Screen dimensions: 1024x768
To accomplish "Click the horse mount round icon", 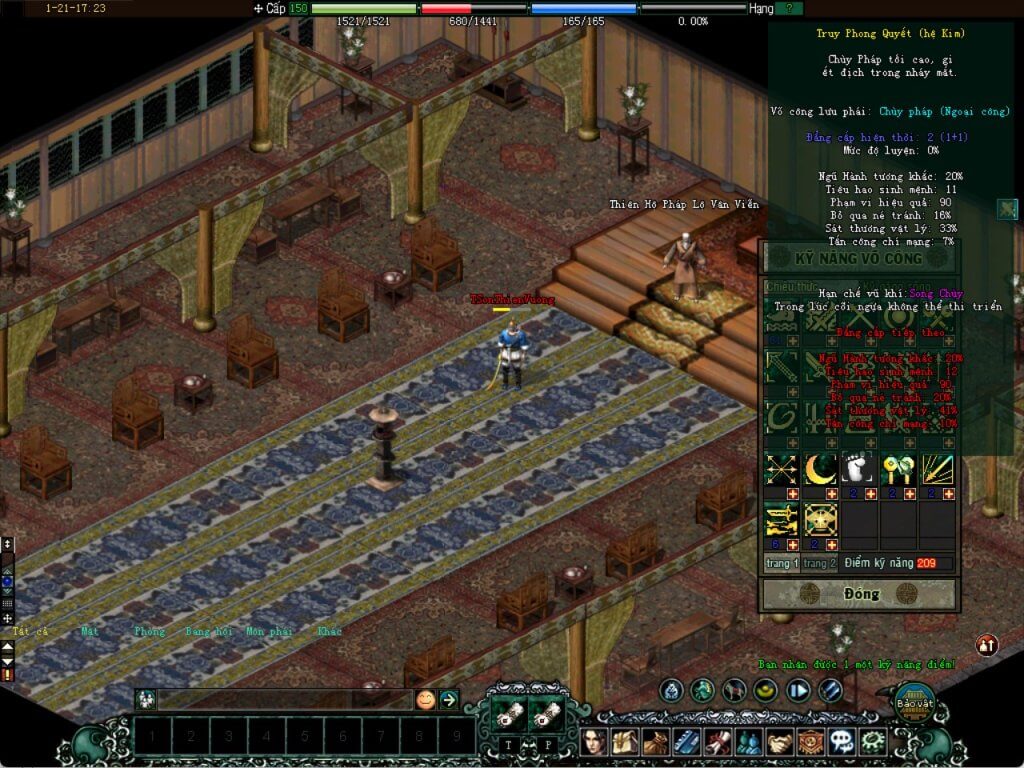I will (x=734, y=690).
